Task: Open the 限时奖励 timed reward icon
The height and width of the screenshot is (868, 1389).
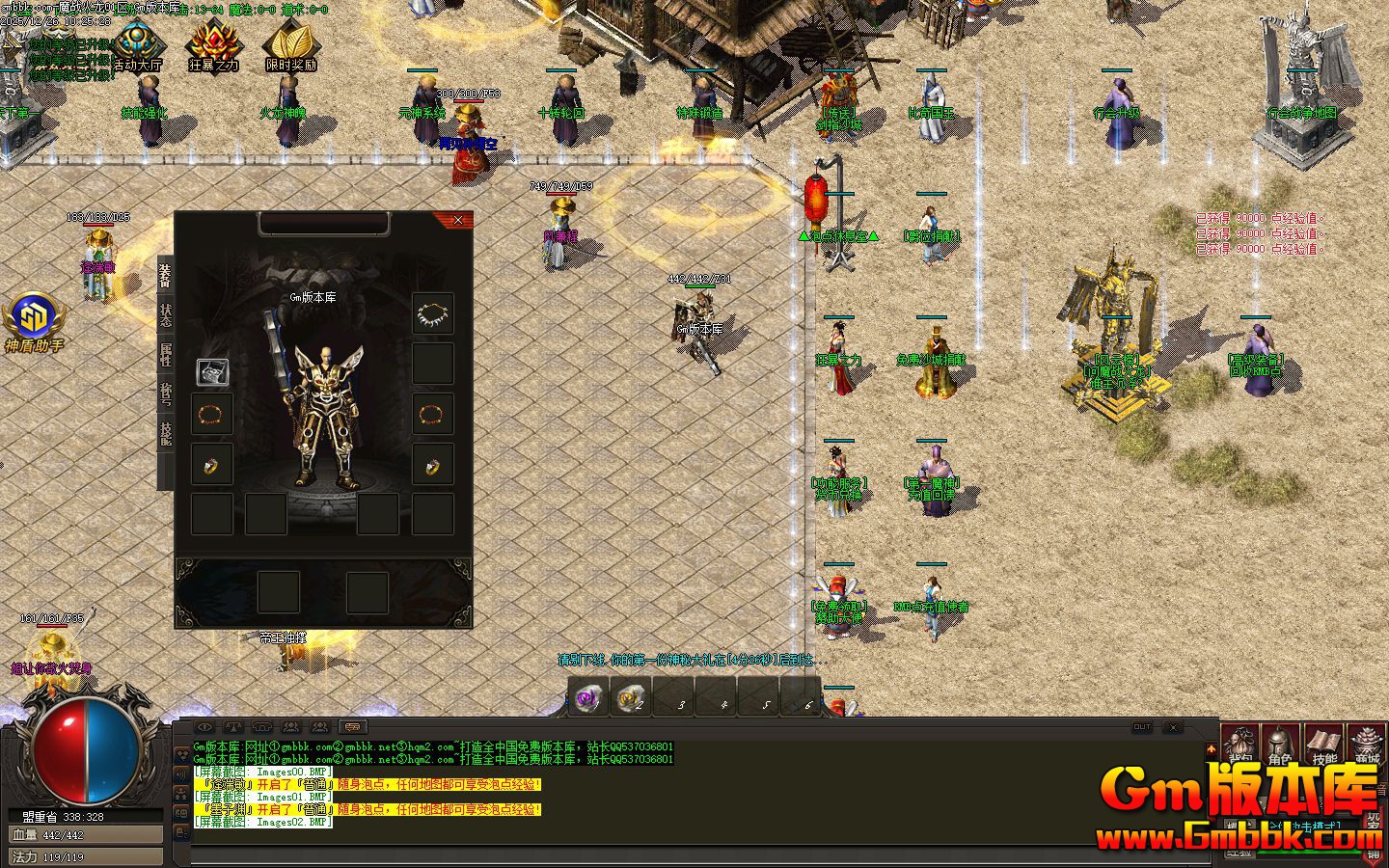Action: click(290, 46)
